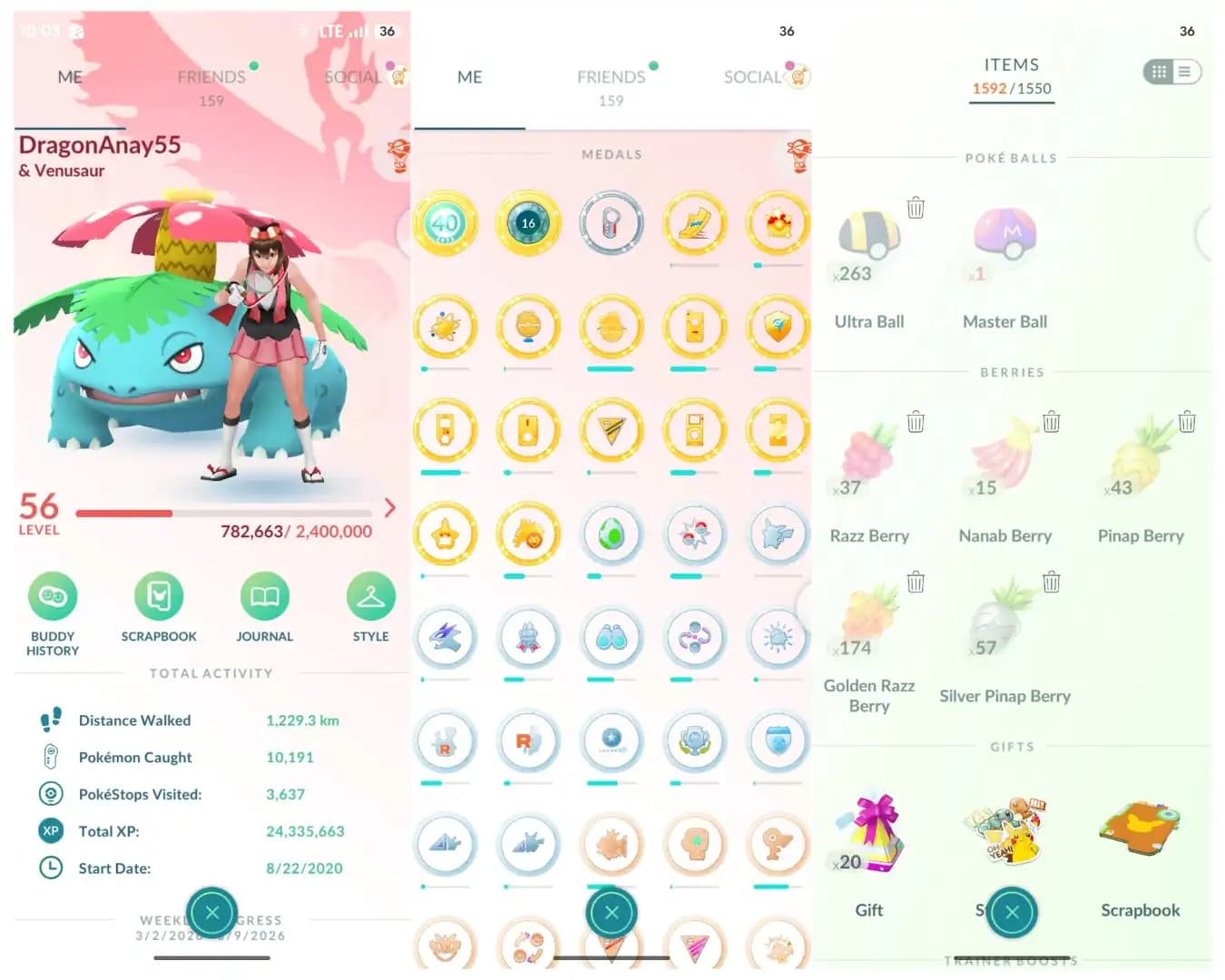Open the Scrapbook from the profile

pos(159,599)
